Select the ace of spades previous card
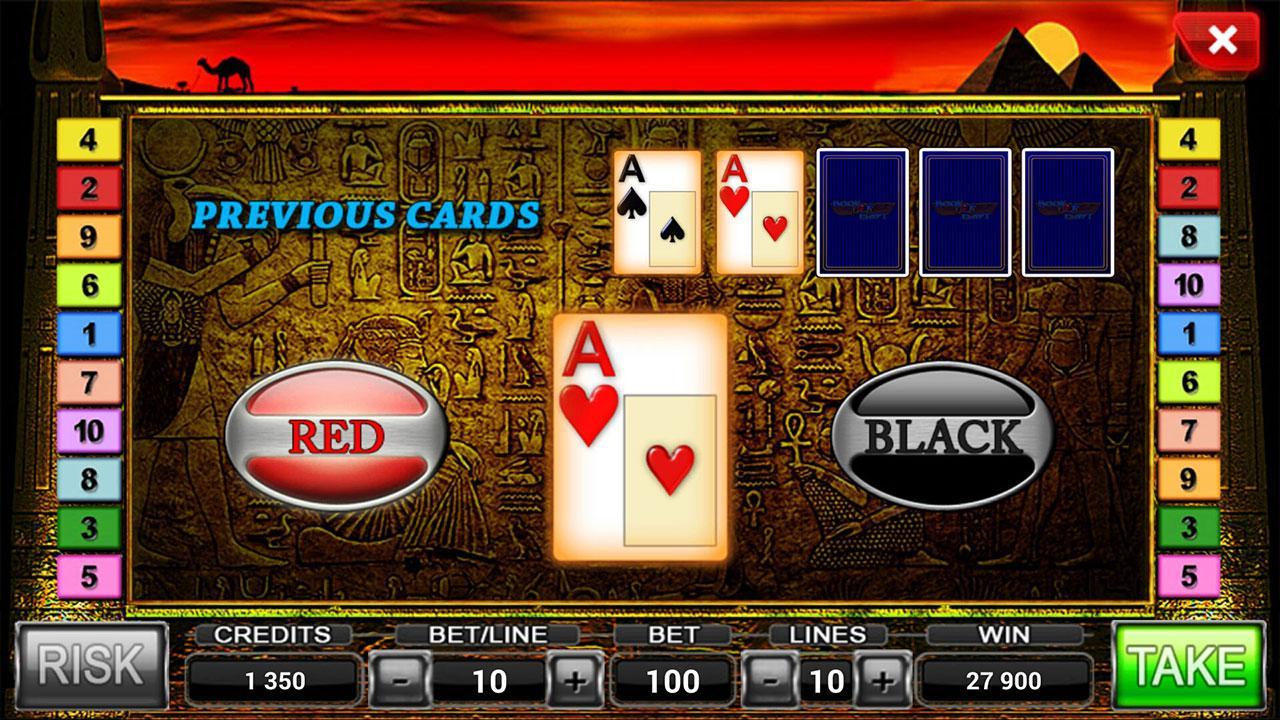The image size is (1280, 720). (x=658, y=211)
